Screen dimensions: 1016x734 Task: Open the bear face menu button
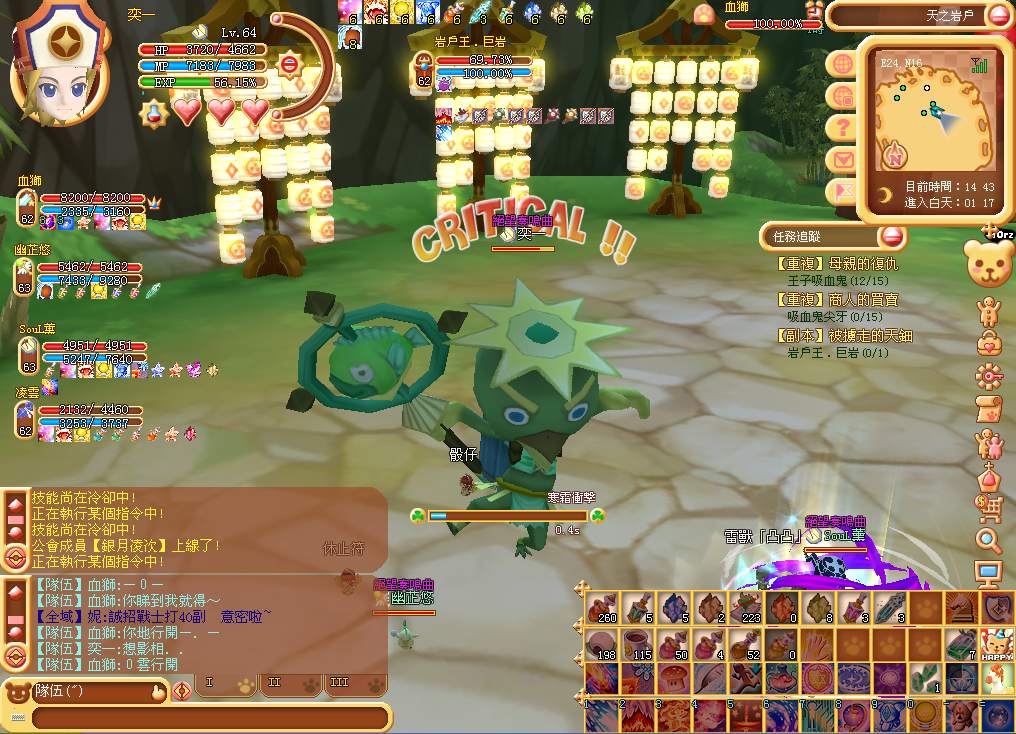[988, 262]
